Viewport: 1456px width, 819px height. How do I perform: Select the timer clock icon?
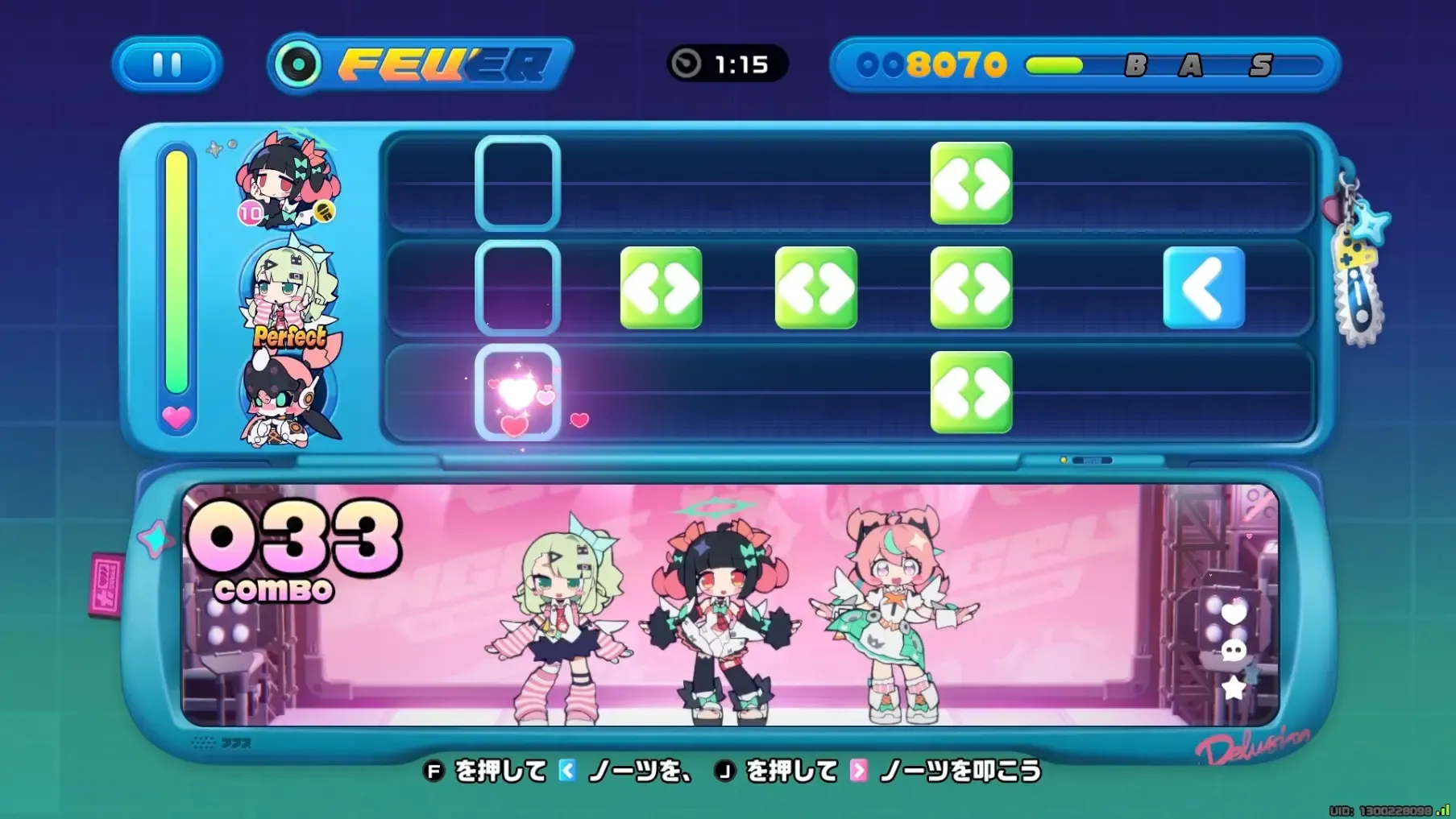(690, 65)
